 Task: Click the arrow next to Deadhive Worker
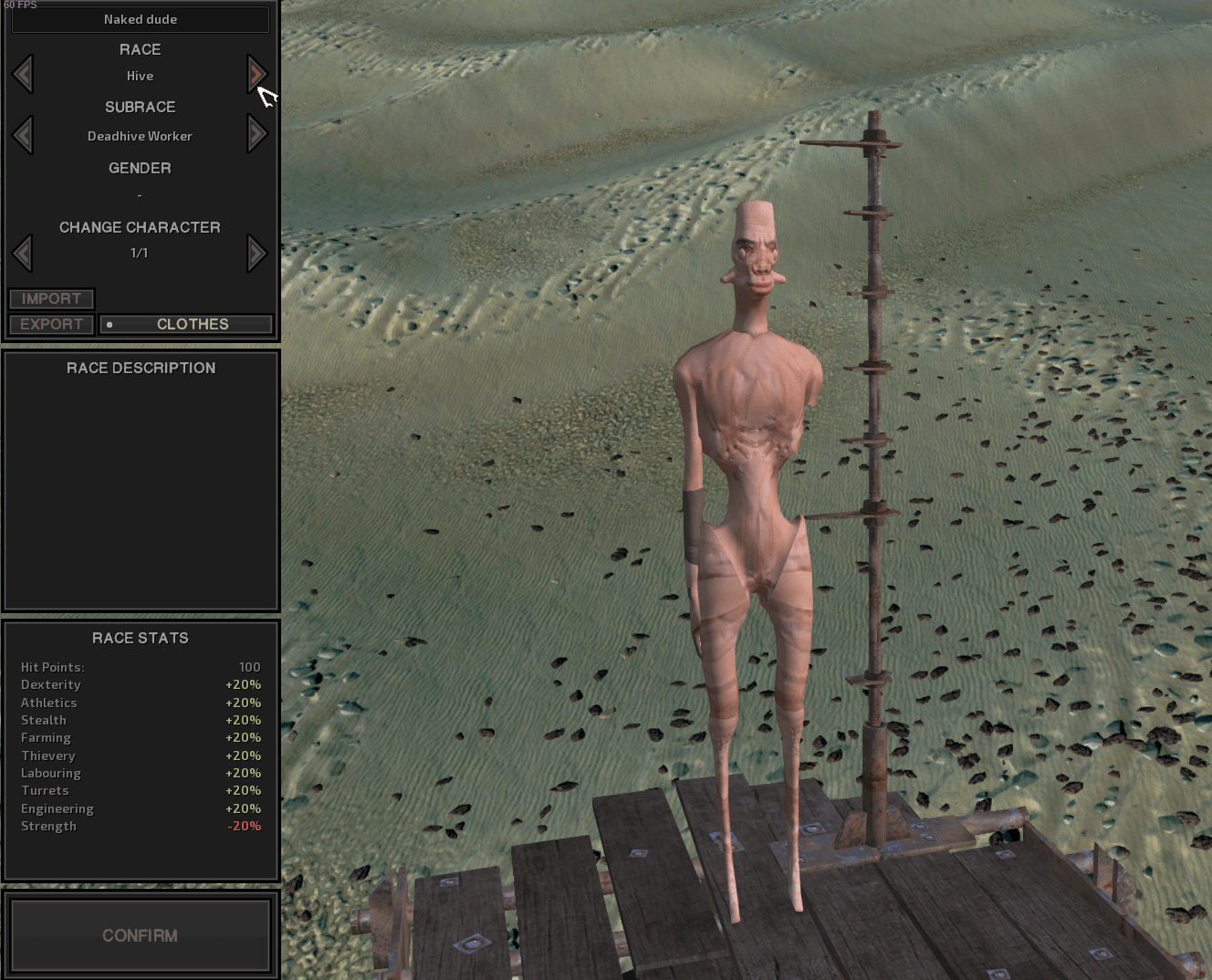click(x=256, y=134)
